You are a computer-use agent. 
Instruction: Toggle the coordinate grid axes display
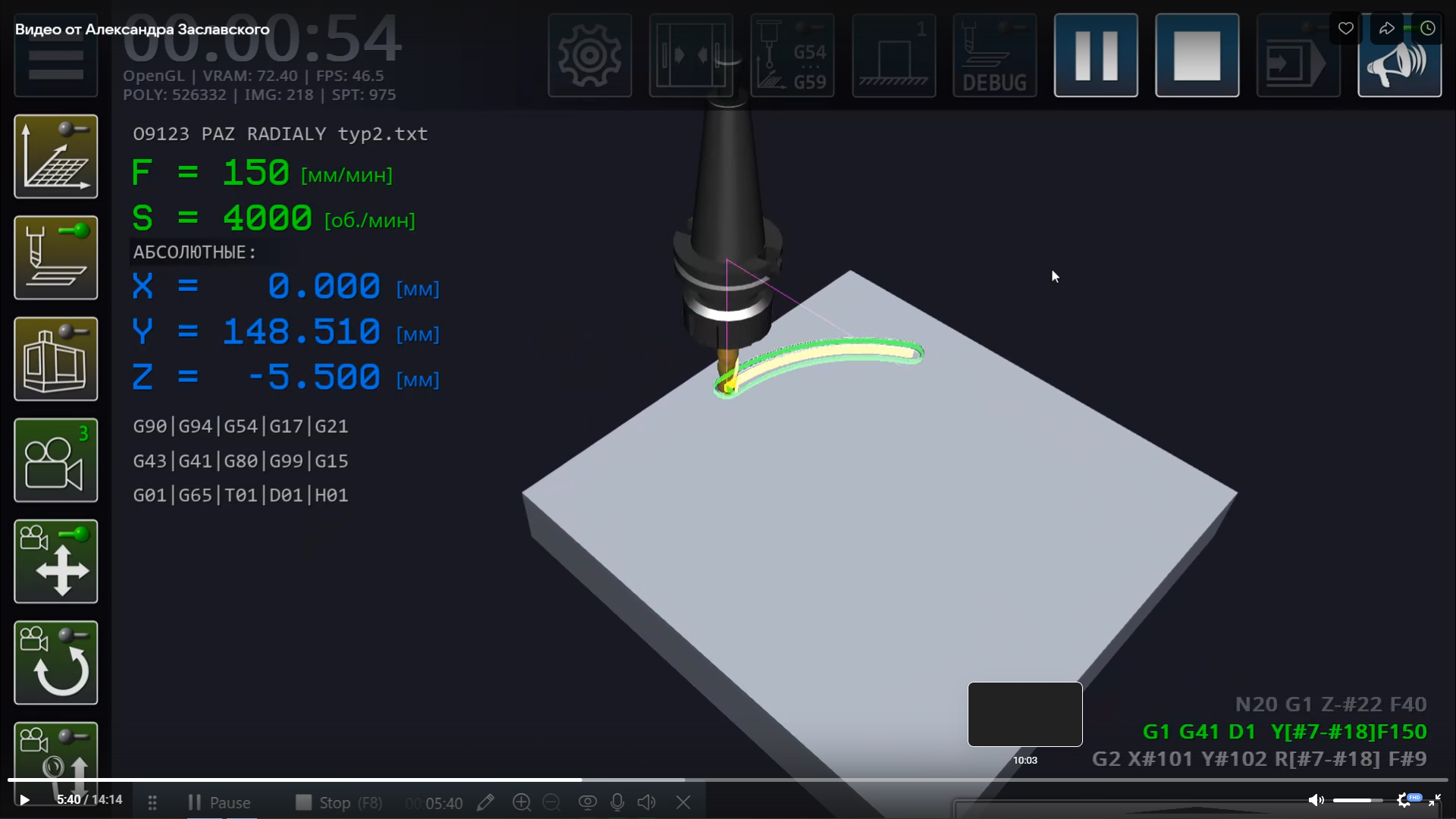click(x=55, y=156)
